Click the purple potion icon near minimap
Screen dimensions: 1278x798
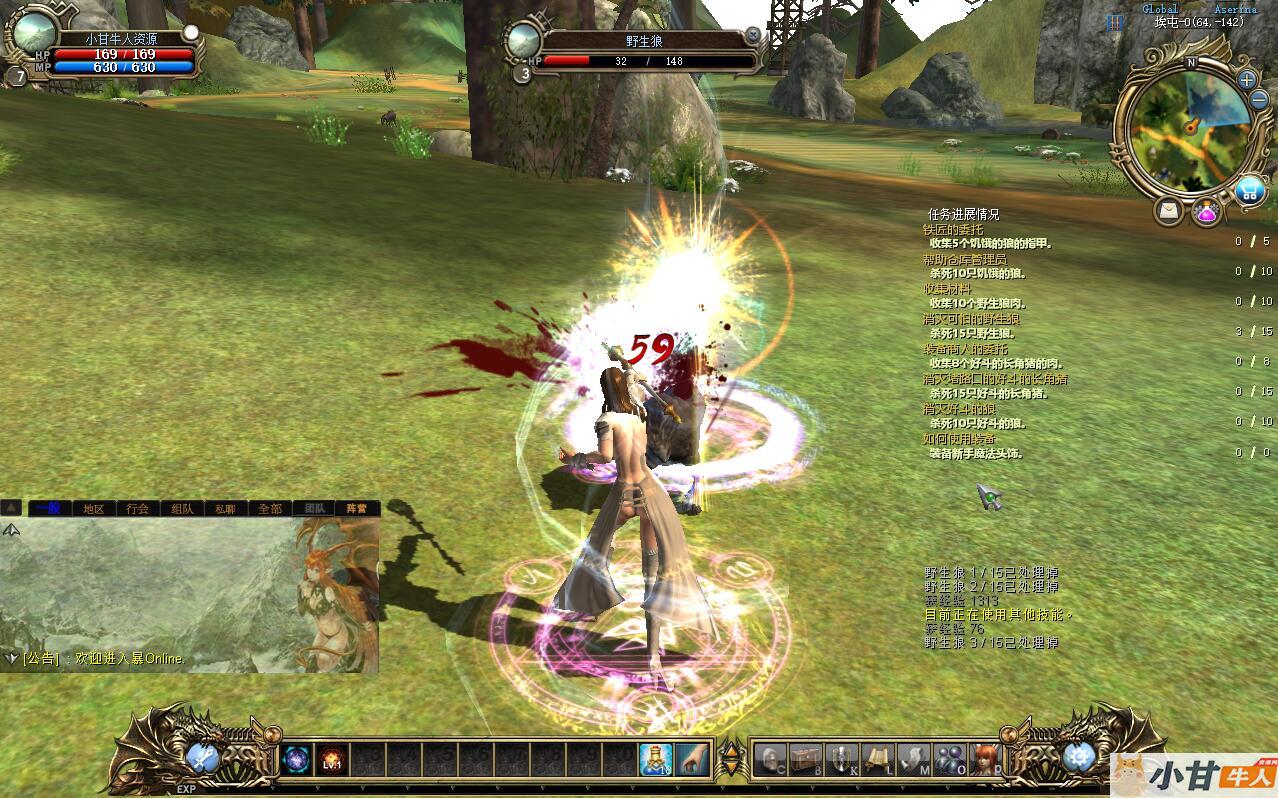tap(1206, 212)
